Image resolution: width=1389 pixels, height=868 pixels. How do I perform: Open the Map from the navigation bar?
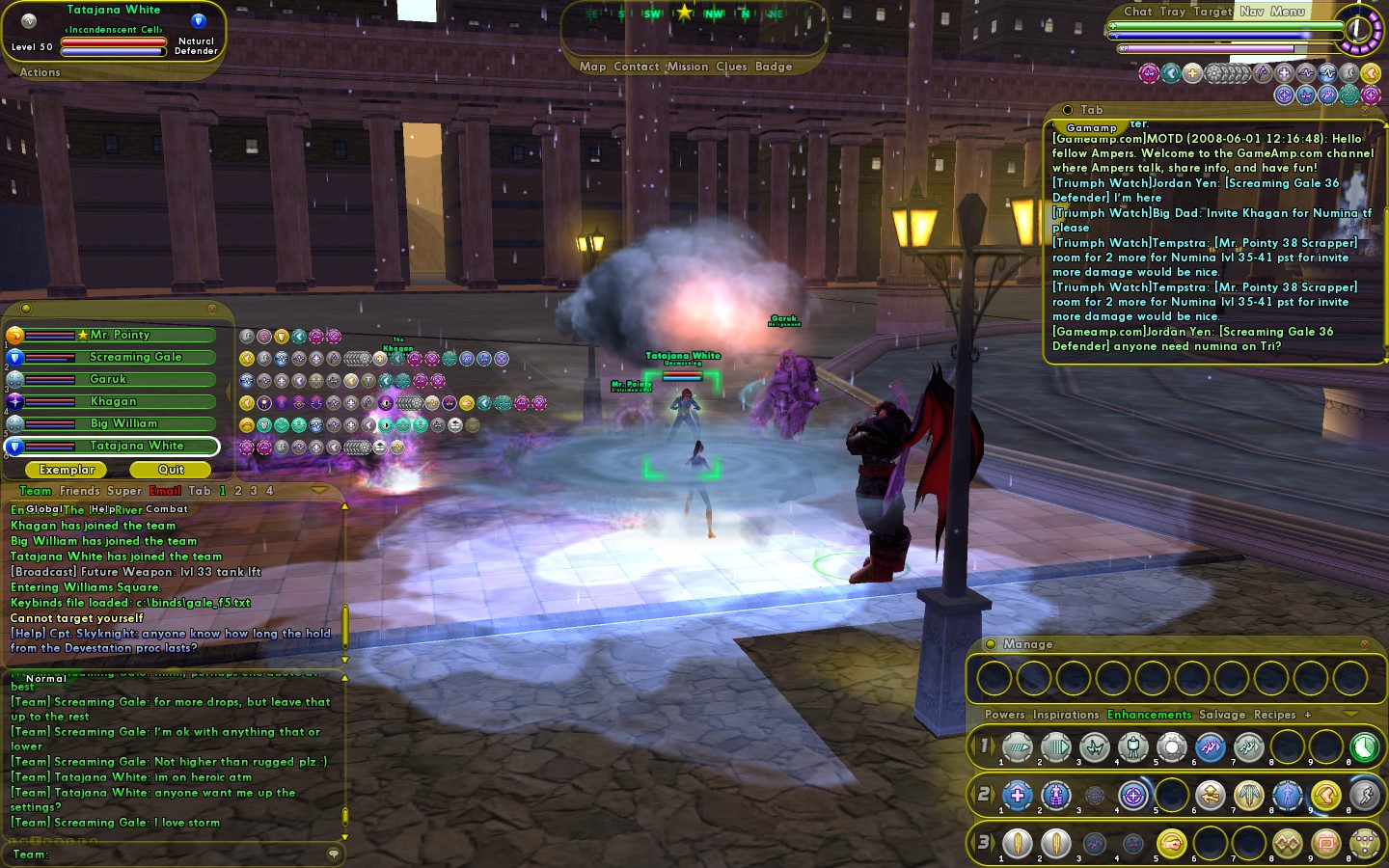point(592,67)
